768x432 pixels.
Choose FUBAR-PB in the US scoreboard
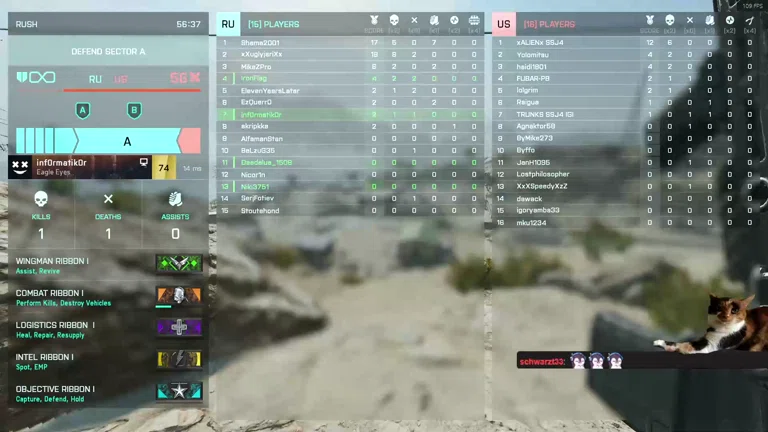(x=533, y=78)
